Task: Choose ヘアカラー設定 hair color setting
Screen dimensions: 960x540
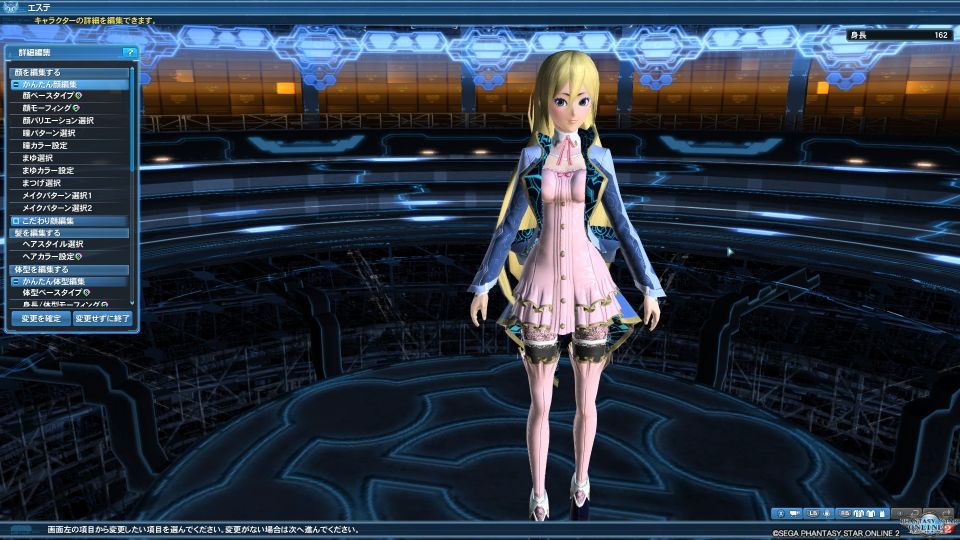Action: coord(50,256)
